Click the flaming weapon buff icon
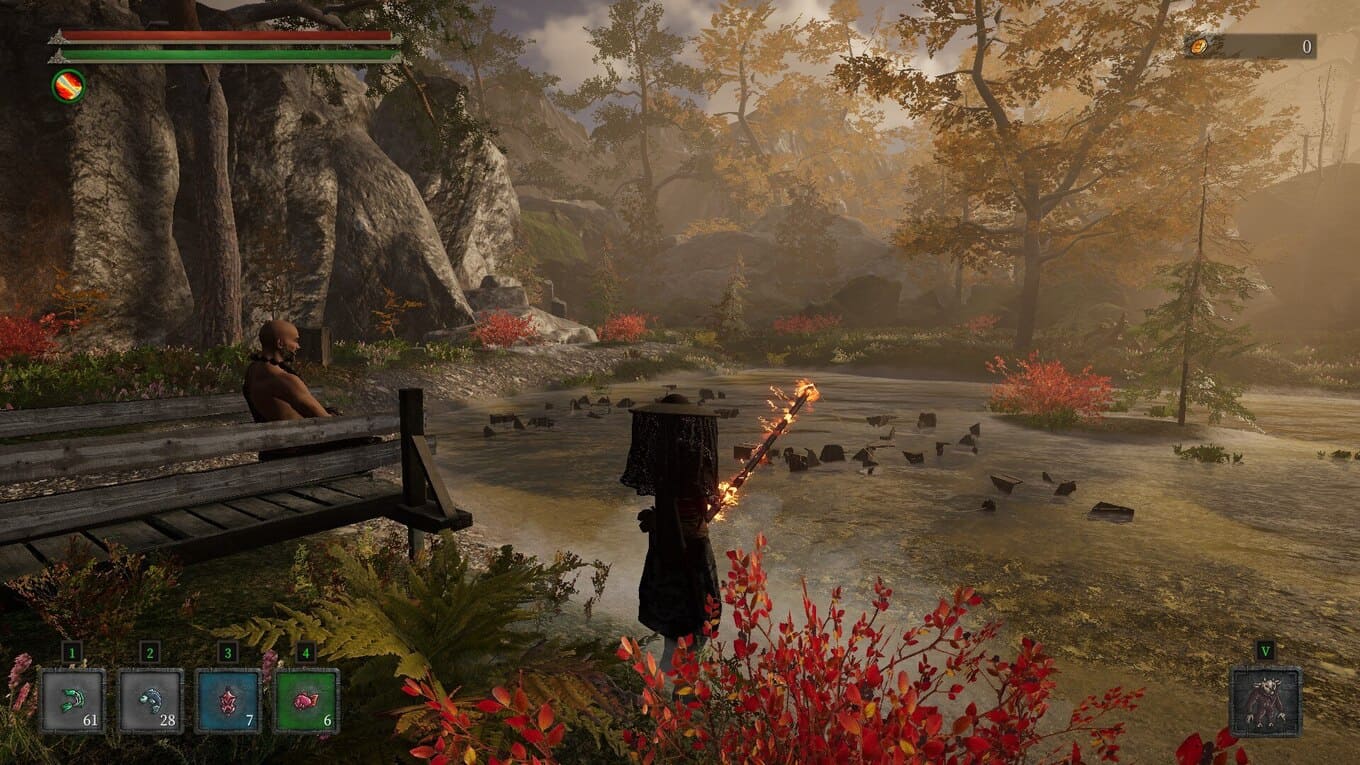 (x=68, y=86)
